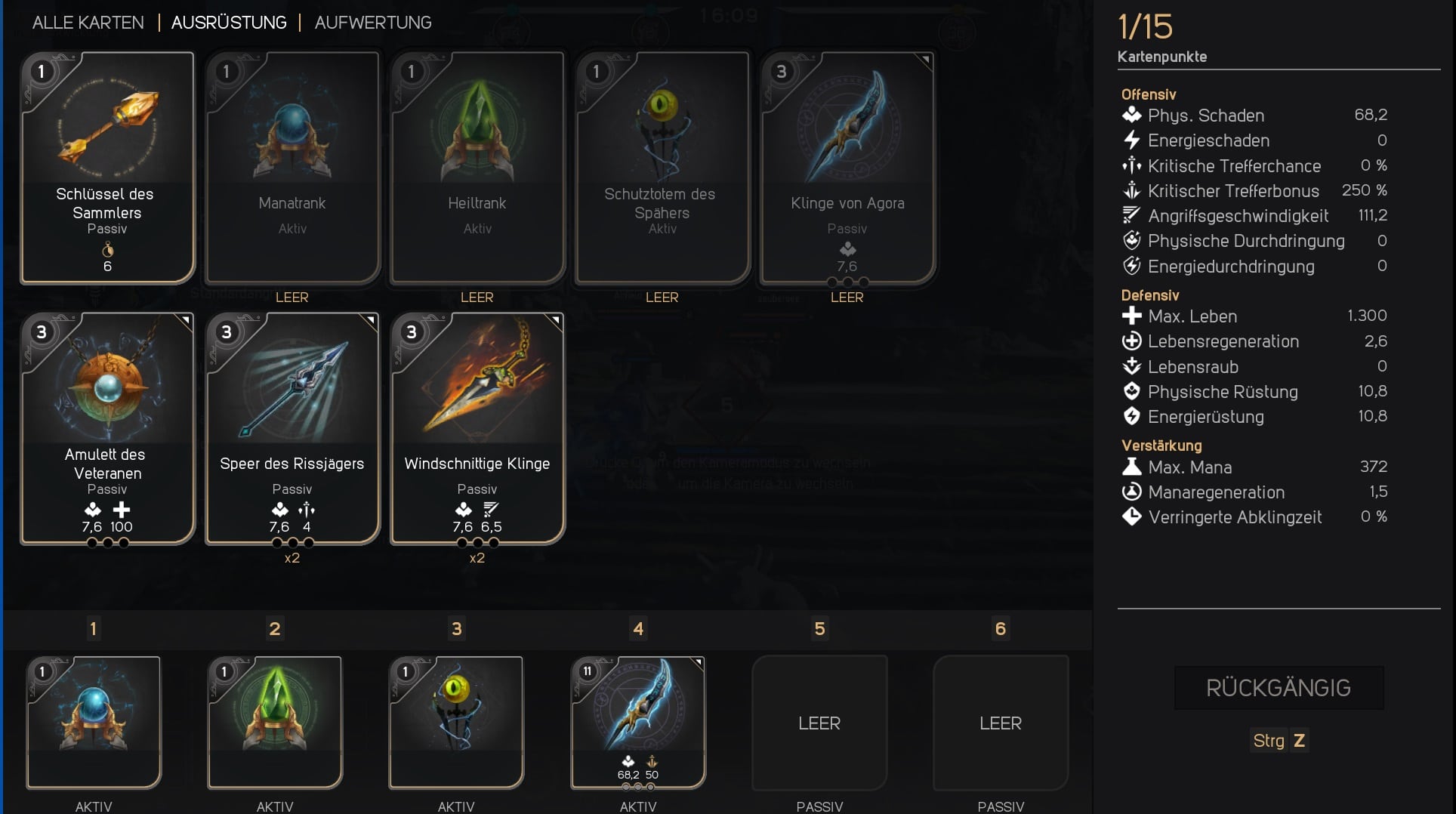
Task: Select the Manatrank card in the deck
Action: [x=292, y=168]
